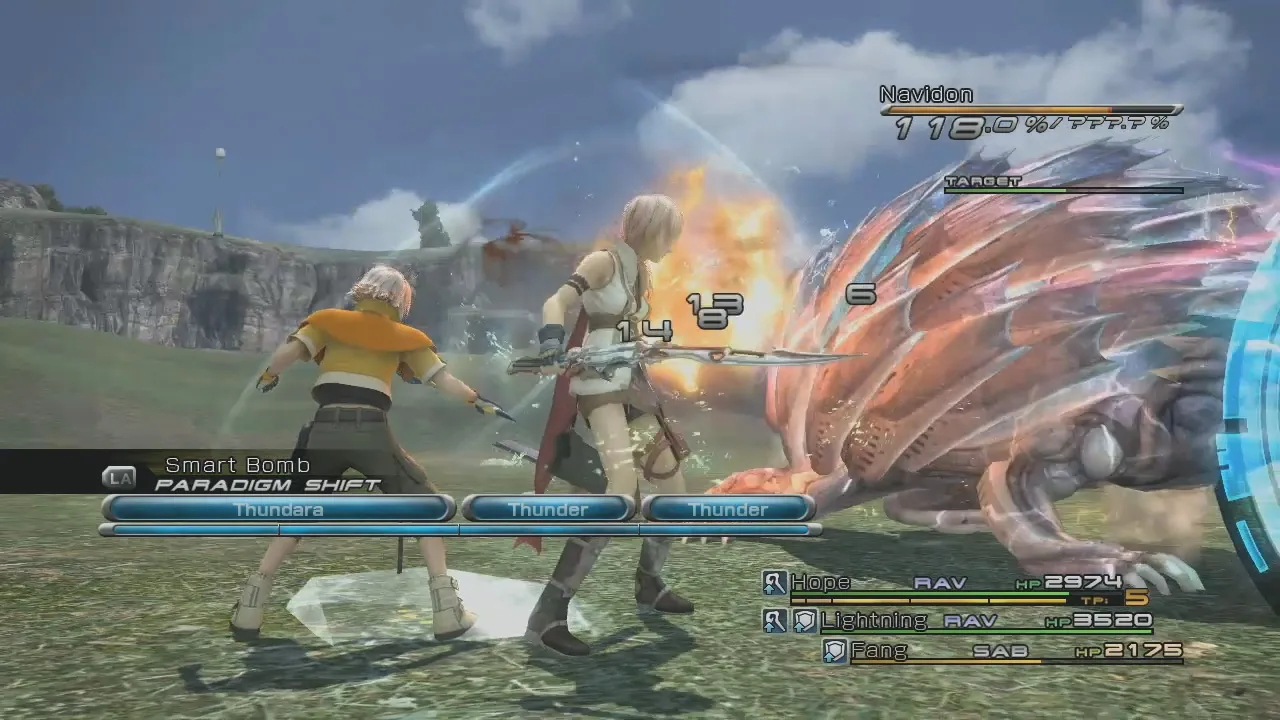Choose the Thunder command right after Thundara

(x=548, y=509)
